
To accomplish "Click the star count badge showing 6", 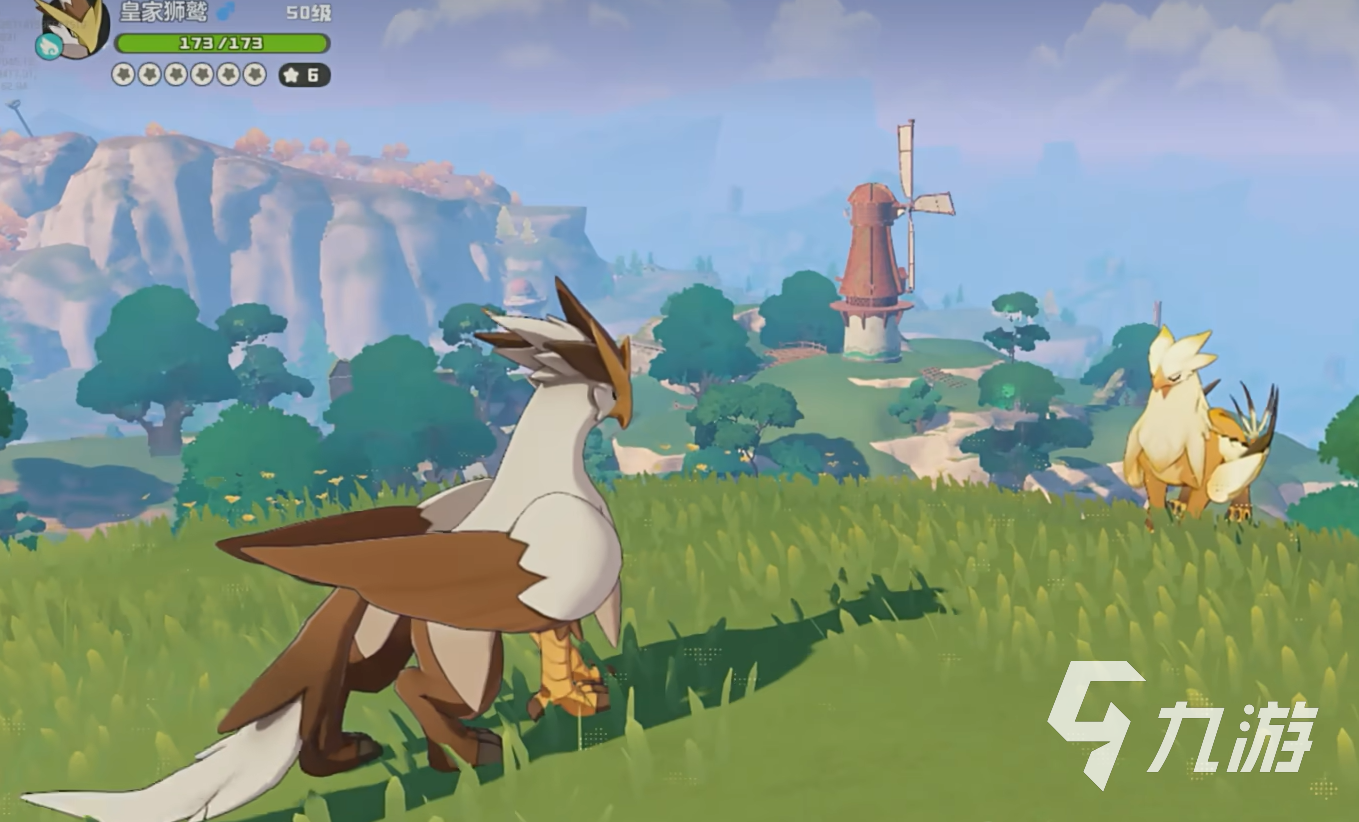I will coord(303,75).
